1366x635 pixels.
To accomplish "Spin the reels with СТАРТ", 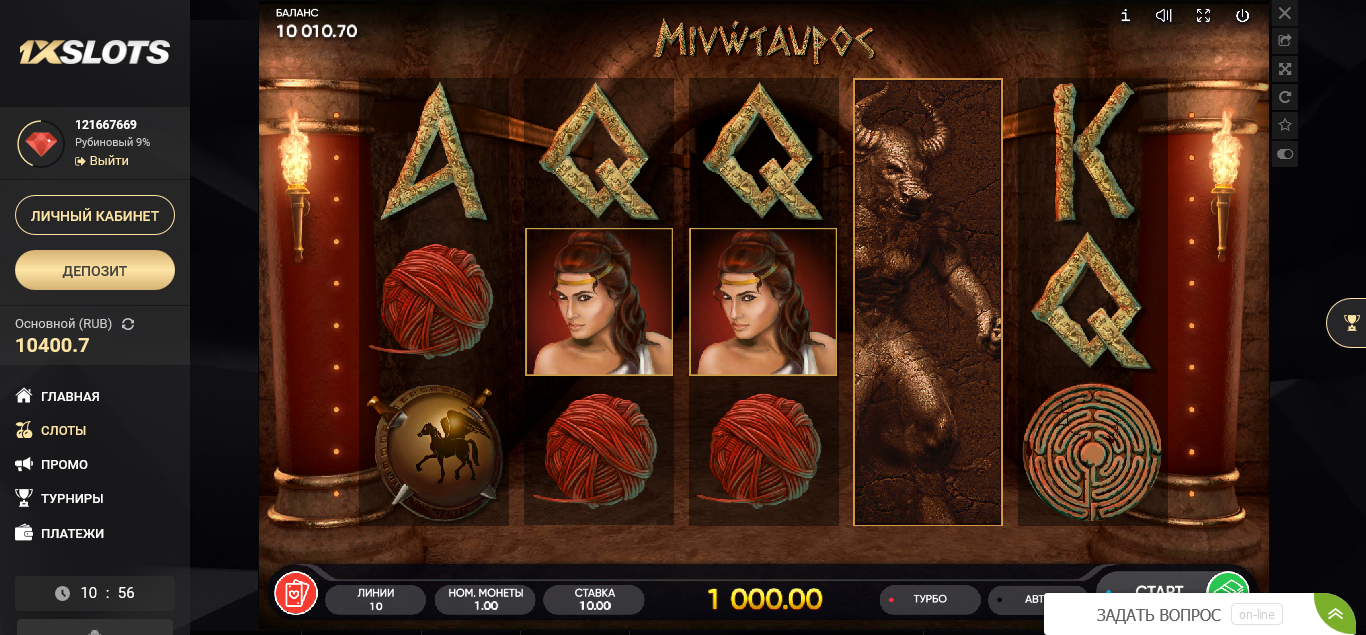I will (x=1160, y=590).
